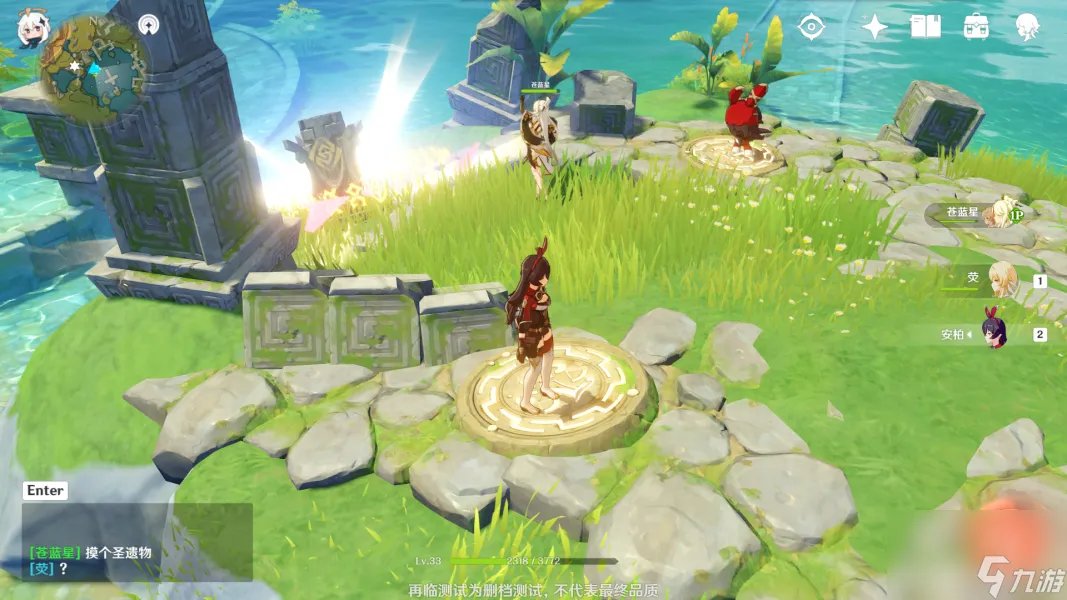The height and width of the screenshot is (600, 1067).
Task: Activate the eye-shaped vision icon
Action: [811, 27]
